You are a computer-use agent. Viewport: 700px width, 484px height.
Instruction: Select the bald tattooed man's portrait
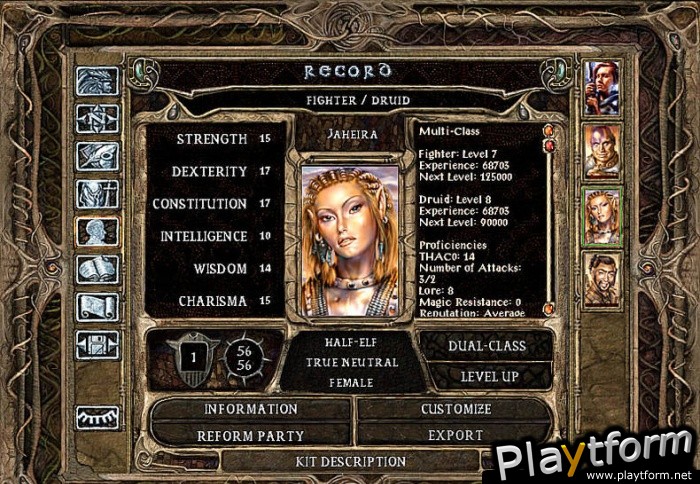click(x=602, y=151)
